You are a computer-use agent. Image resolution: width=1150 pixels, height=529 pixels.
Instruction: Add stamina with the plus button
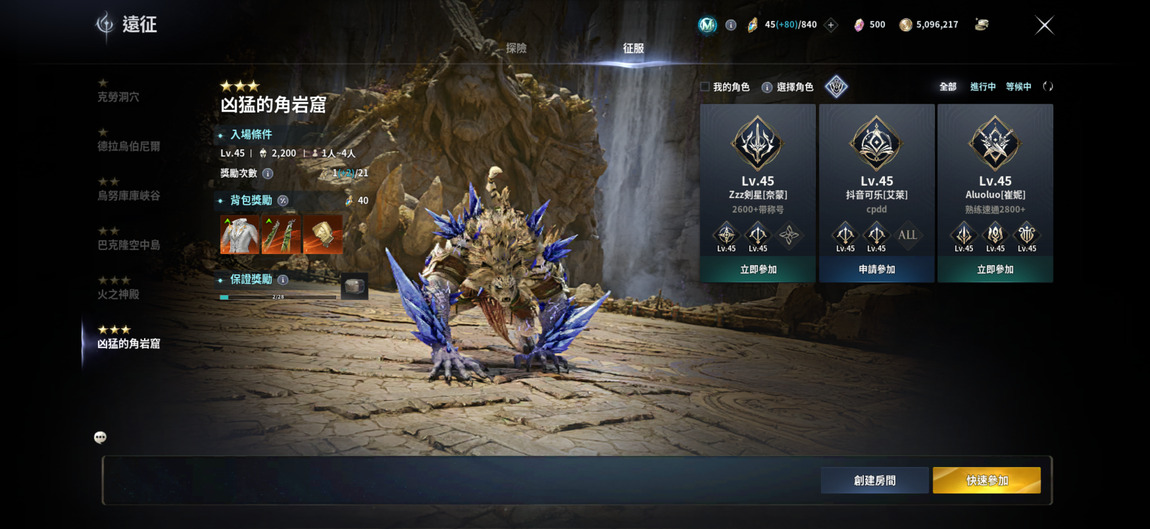tap(830, 25)
